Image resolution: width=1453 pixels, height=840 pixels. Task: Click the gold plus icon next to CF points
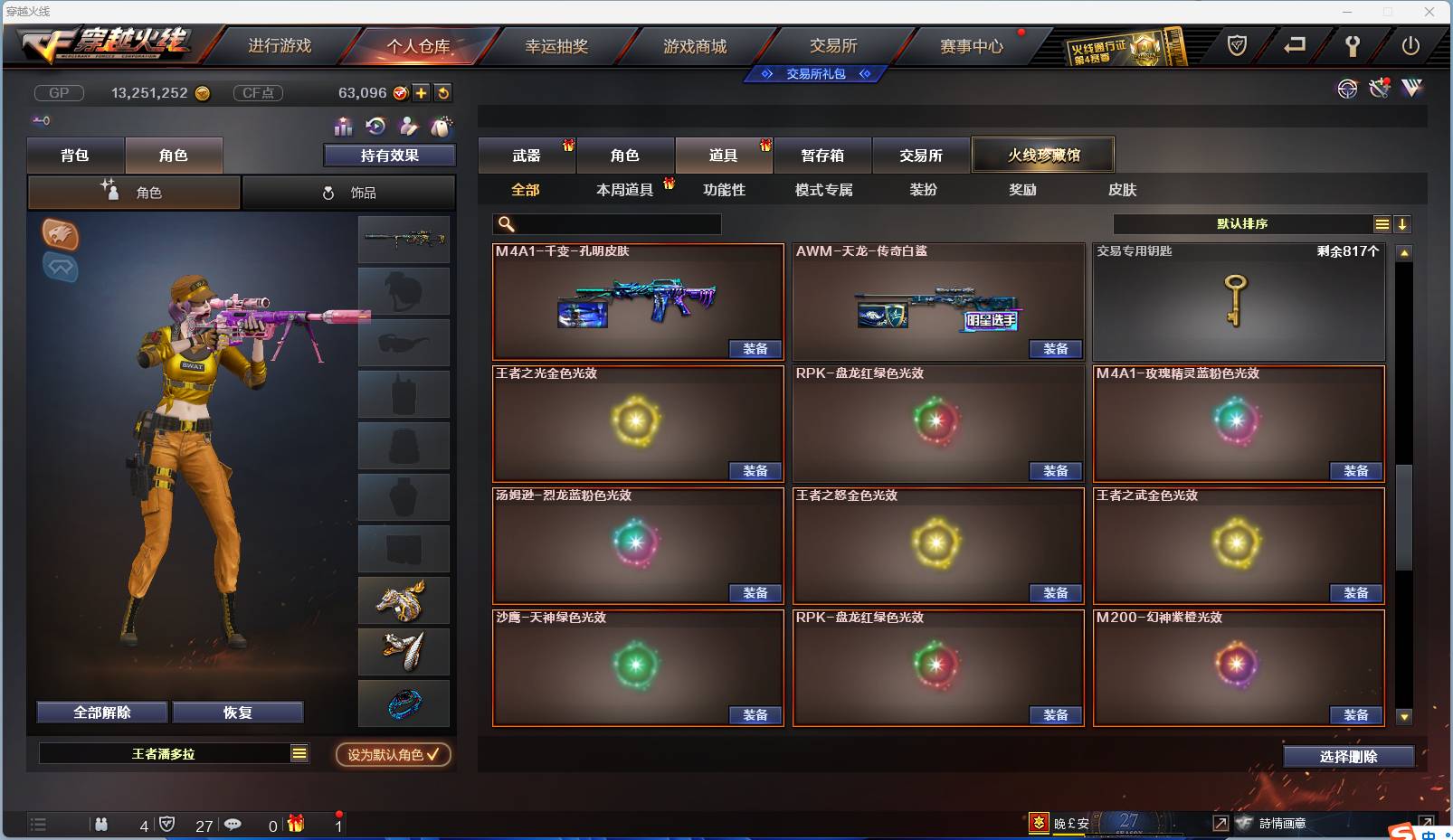[x=422, y=91]
